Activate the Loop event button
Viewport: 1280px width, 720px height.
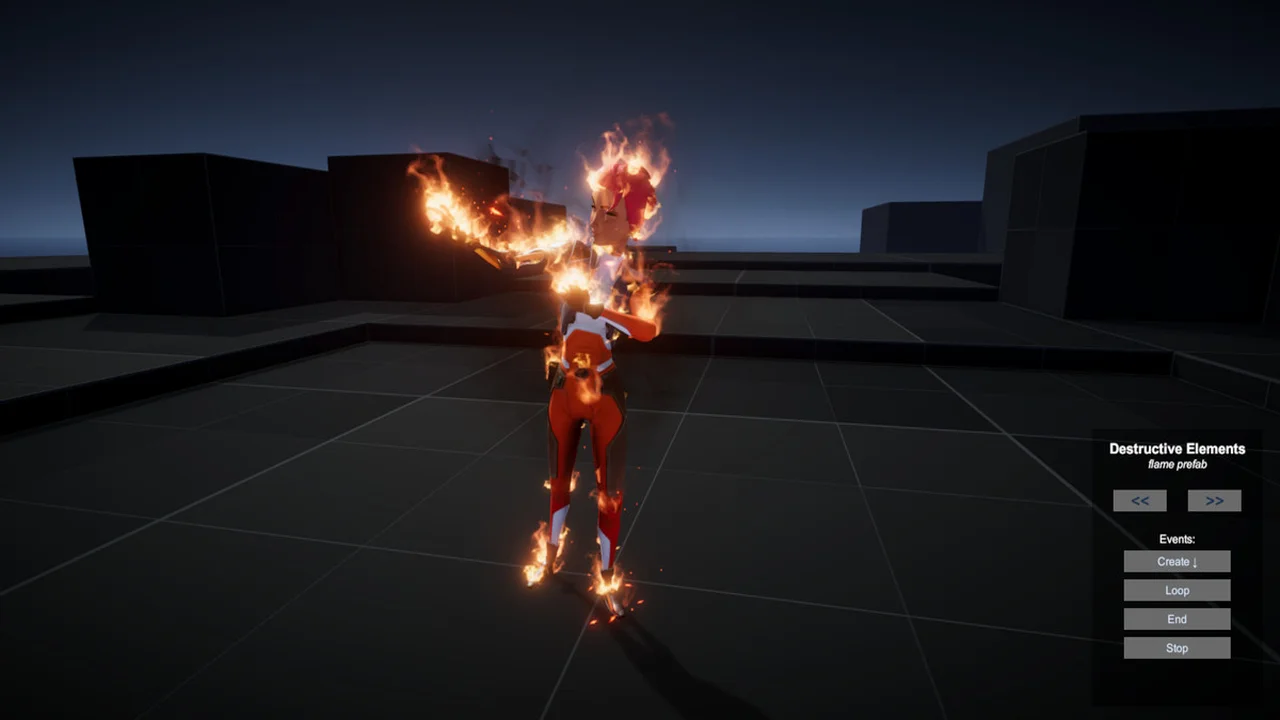pos(1177,591)
